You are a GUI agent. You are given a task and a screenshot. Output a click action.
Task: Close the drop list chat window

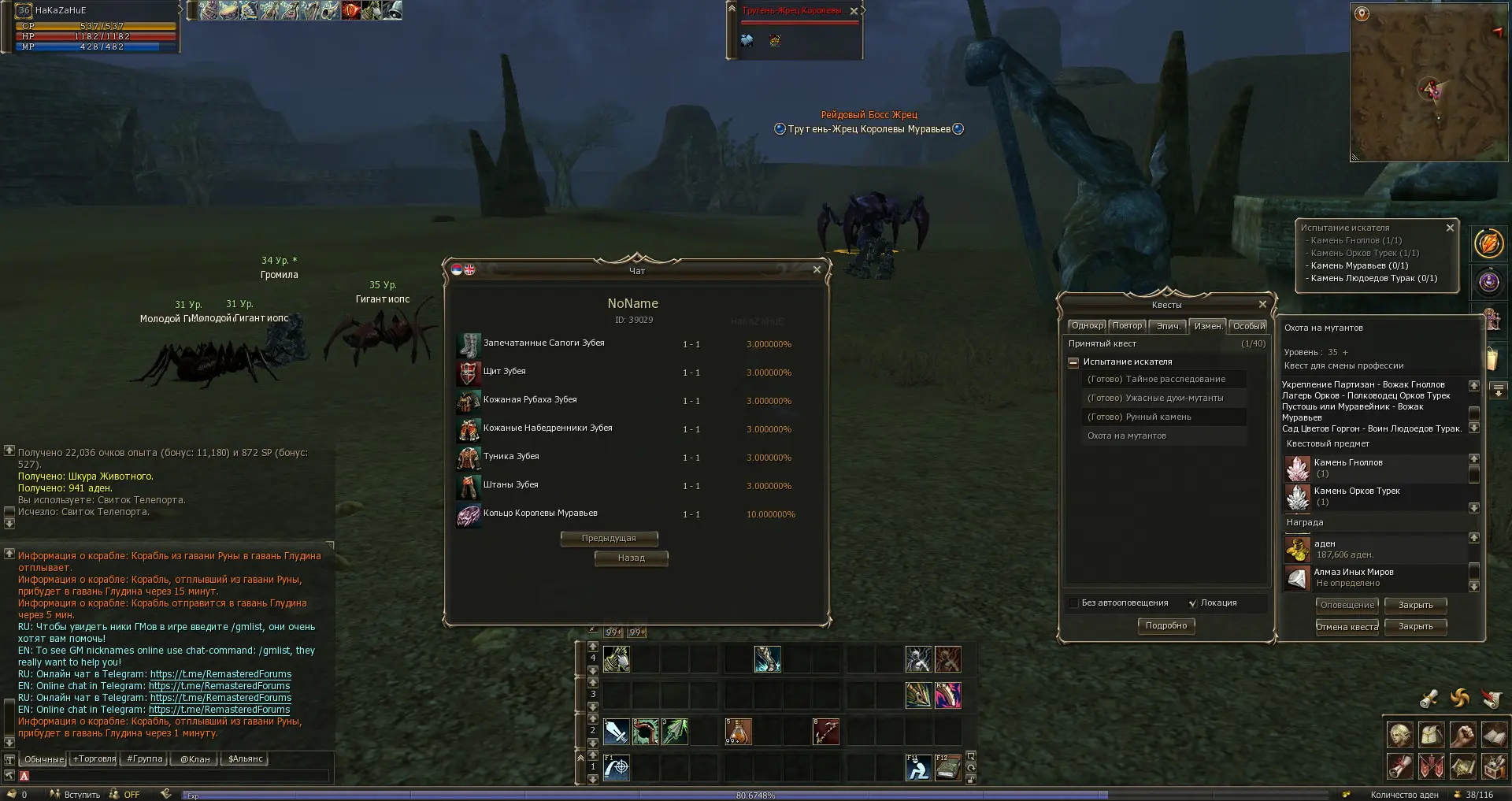(817, 269)
